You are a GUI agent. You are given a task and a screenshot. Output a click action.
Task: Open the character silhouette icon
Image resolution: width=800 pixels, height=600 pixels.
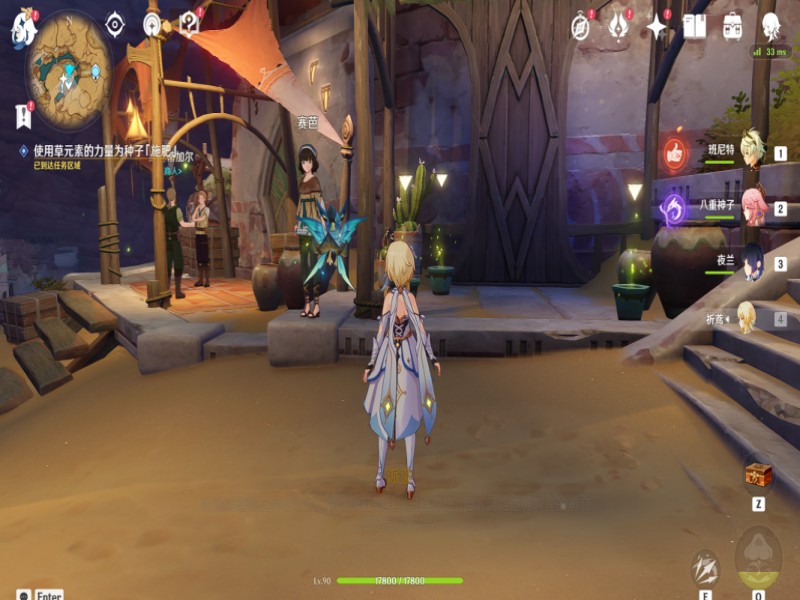[771, 26]
